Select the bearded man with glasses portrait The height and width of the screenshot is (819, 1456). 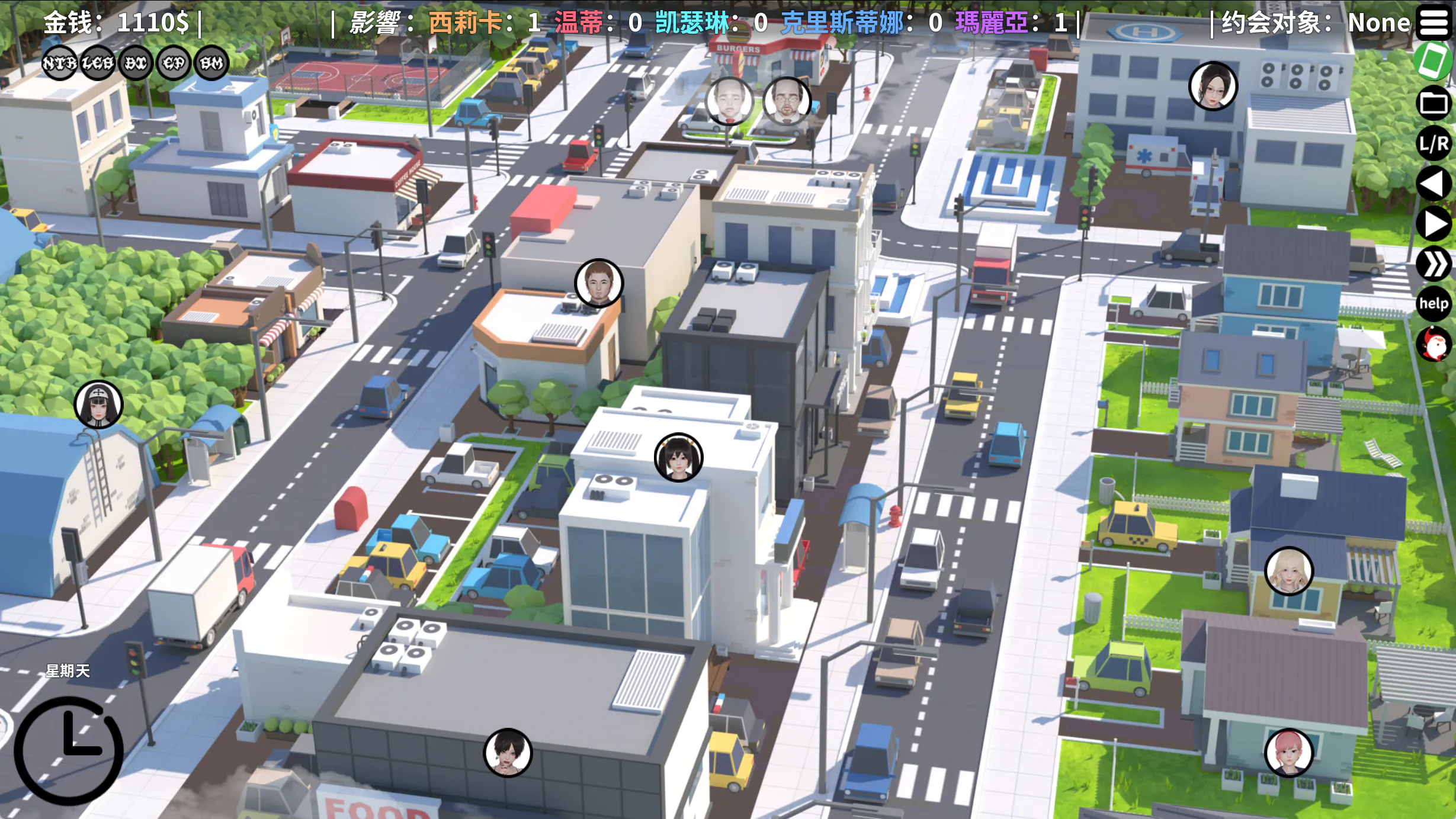point(787,101)
